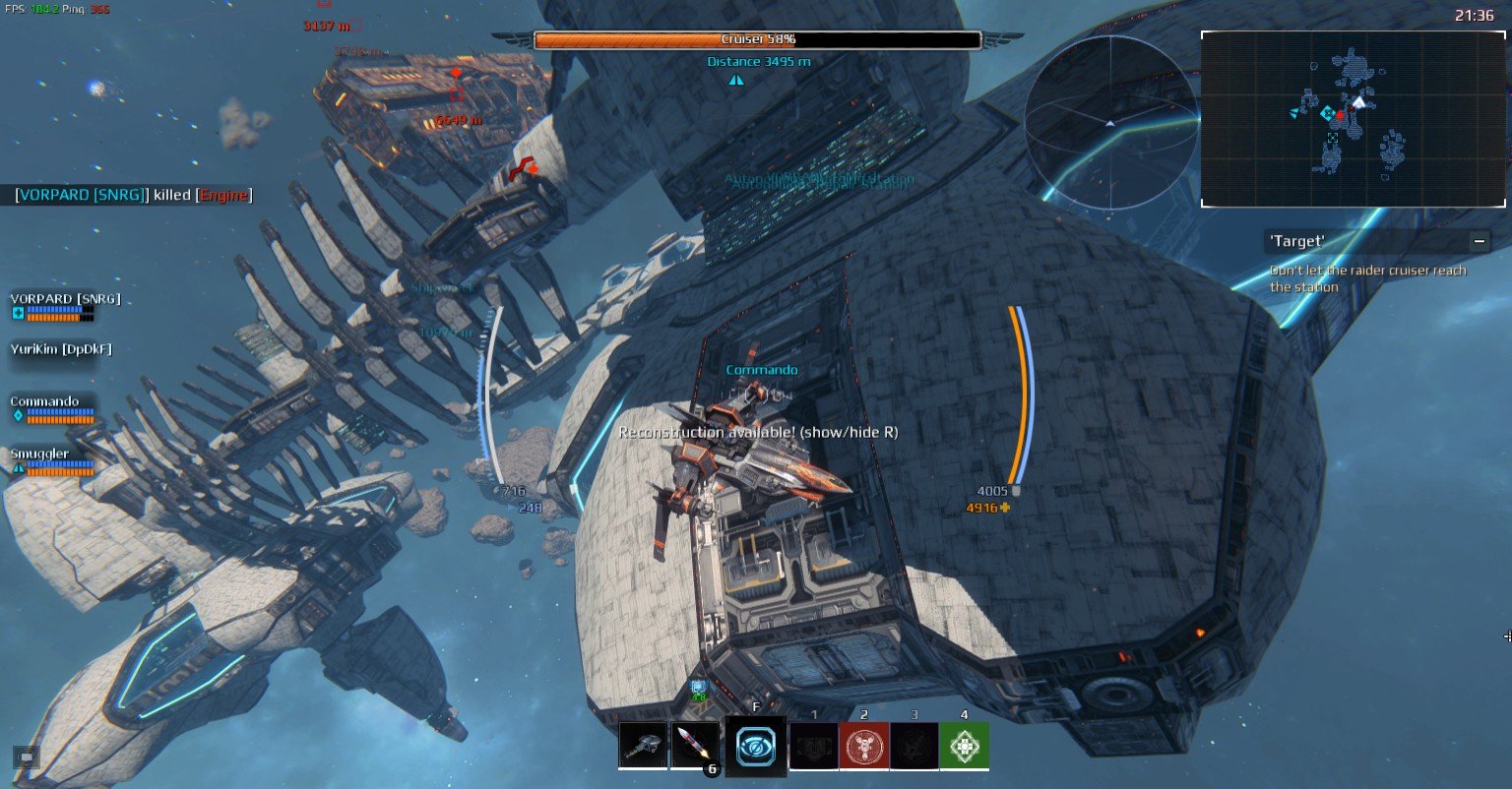This screenshot has height=789, width=1512.
Task: Open the chat icon in the corner
Action: (x=27, y=757)
